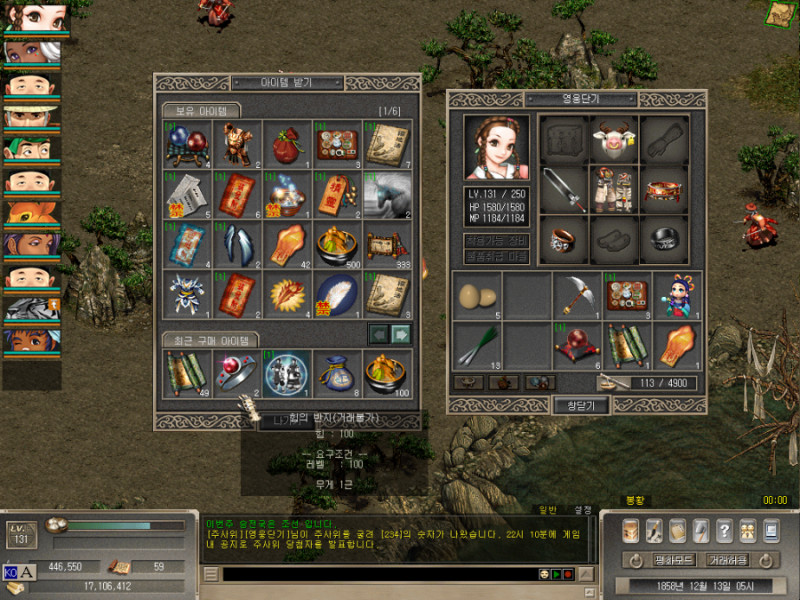Click the 거래허용 trade allow button

click(x=728, y=560)
